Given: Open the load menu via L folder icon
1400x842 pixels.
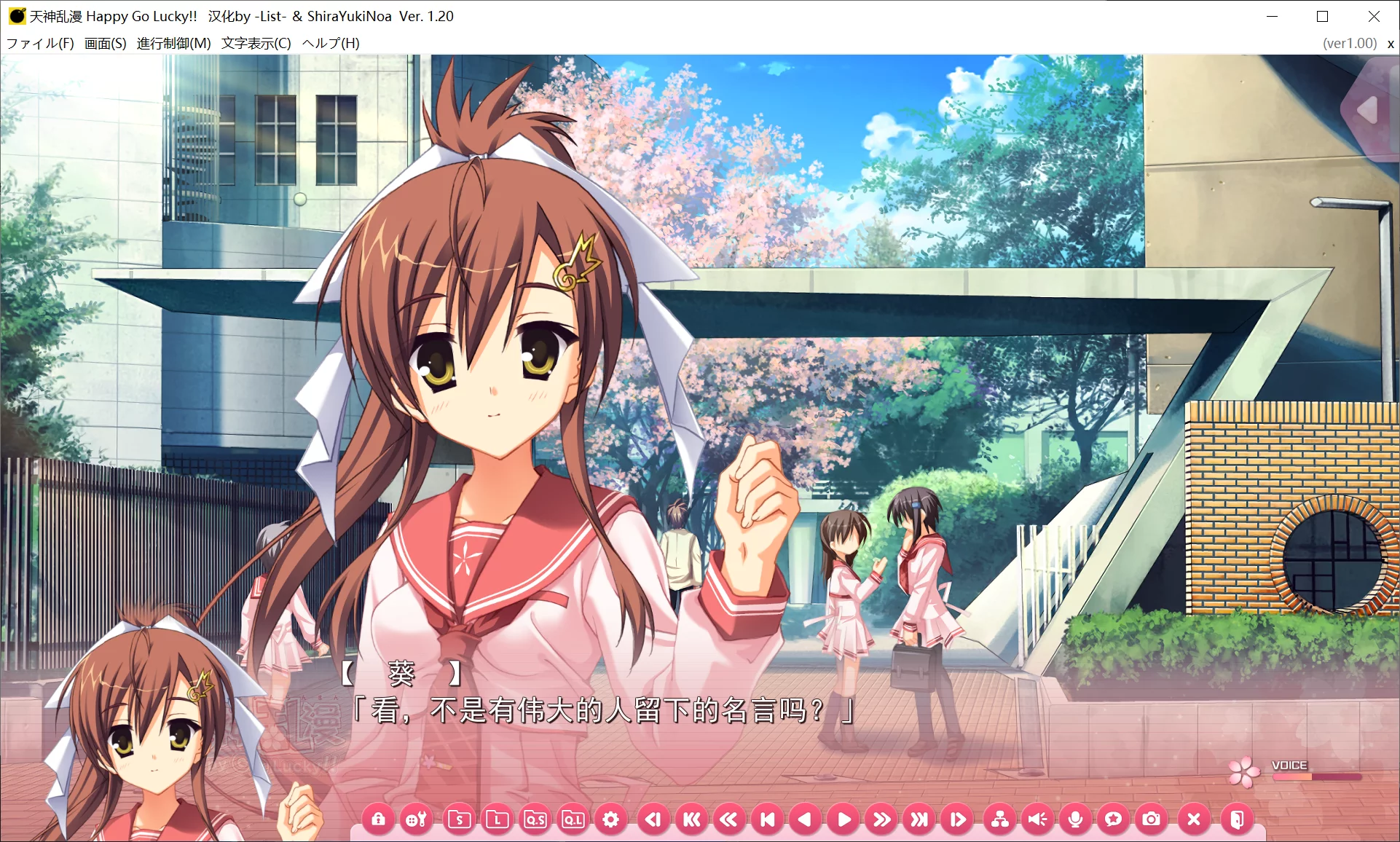Looking at the screenshot, I should (x=498, y=819).
